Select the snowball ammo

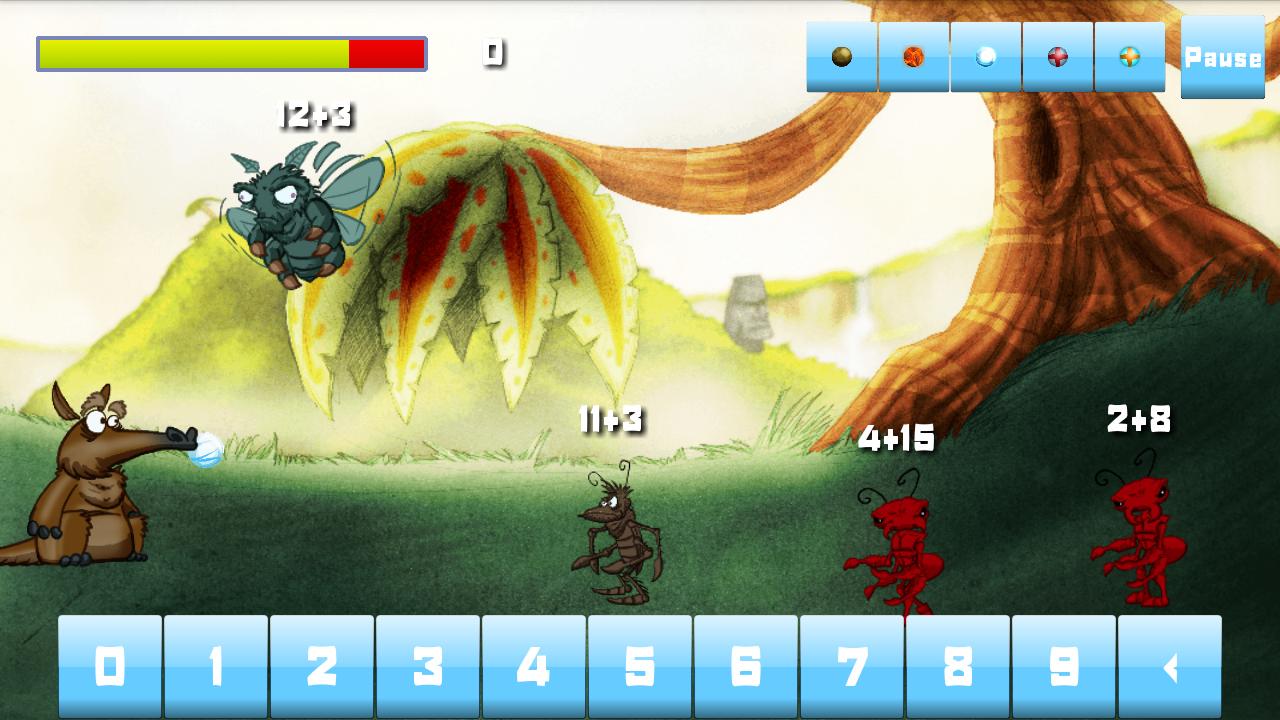point(984,57)
